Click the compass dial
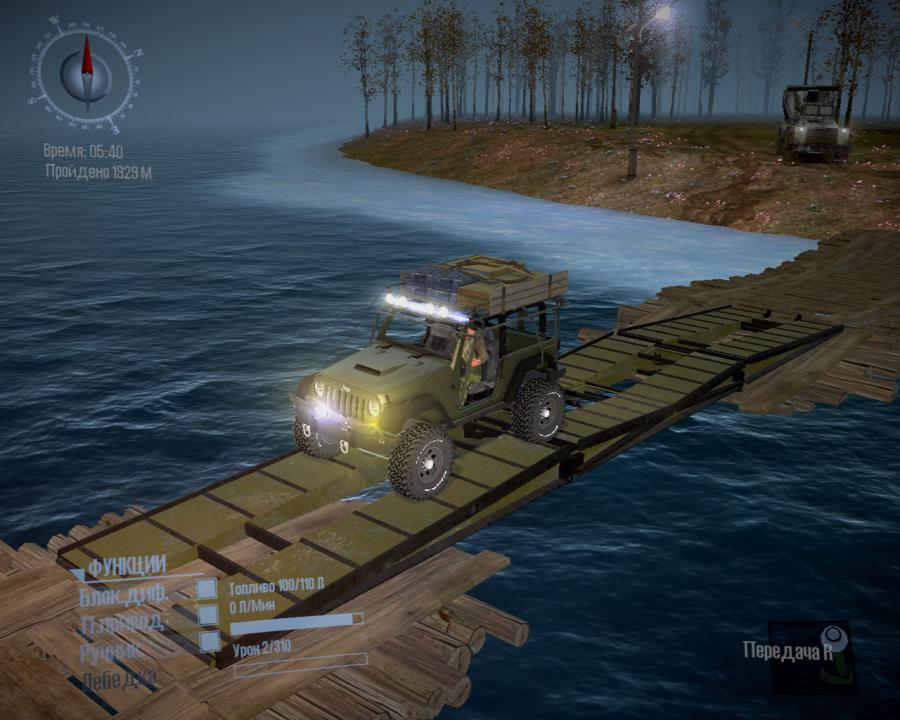900x720 pixels. click(x=85, y=71)
